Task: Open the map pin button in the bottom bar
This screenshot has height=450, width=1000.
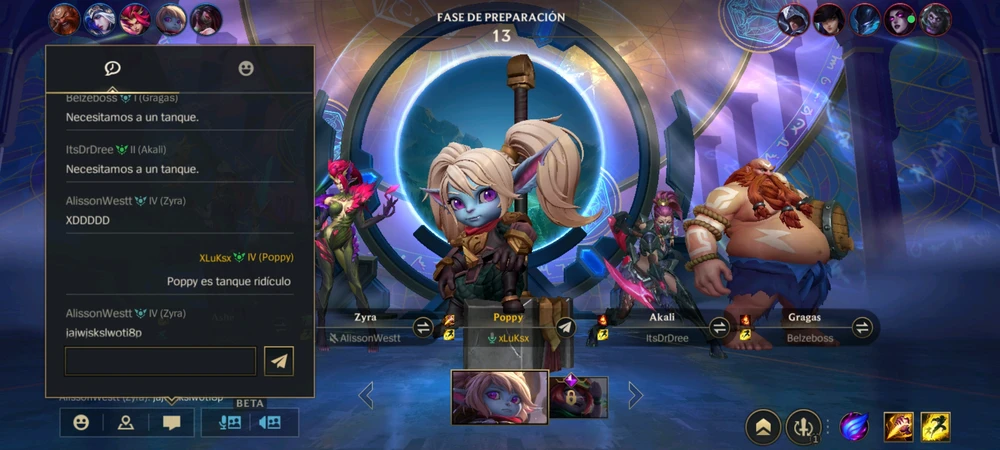Action: [x=126, y=422]
